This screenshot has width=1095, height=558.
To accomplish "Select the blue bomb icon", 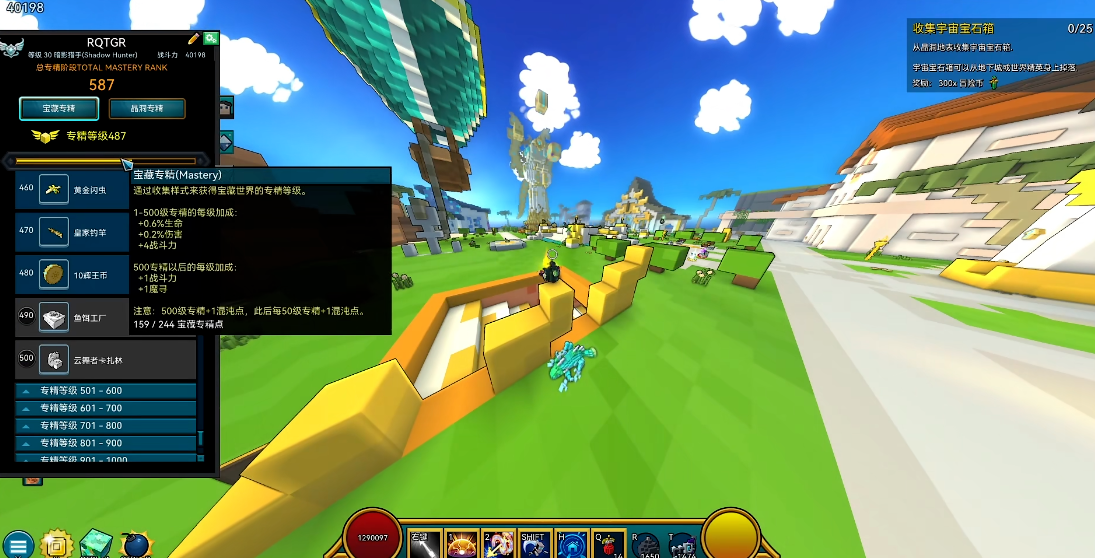I will point(134,544).
